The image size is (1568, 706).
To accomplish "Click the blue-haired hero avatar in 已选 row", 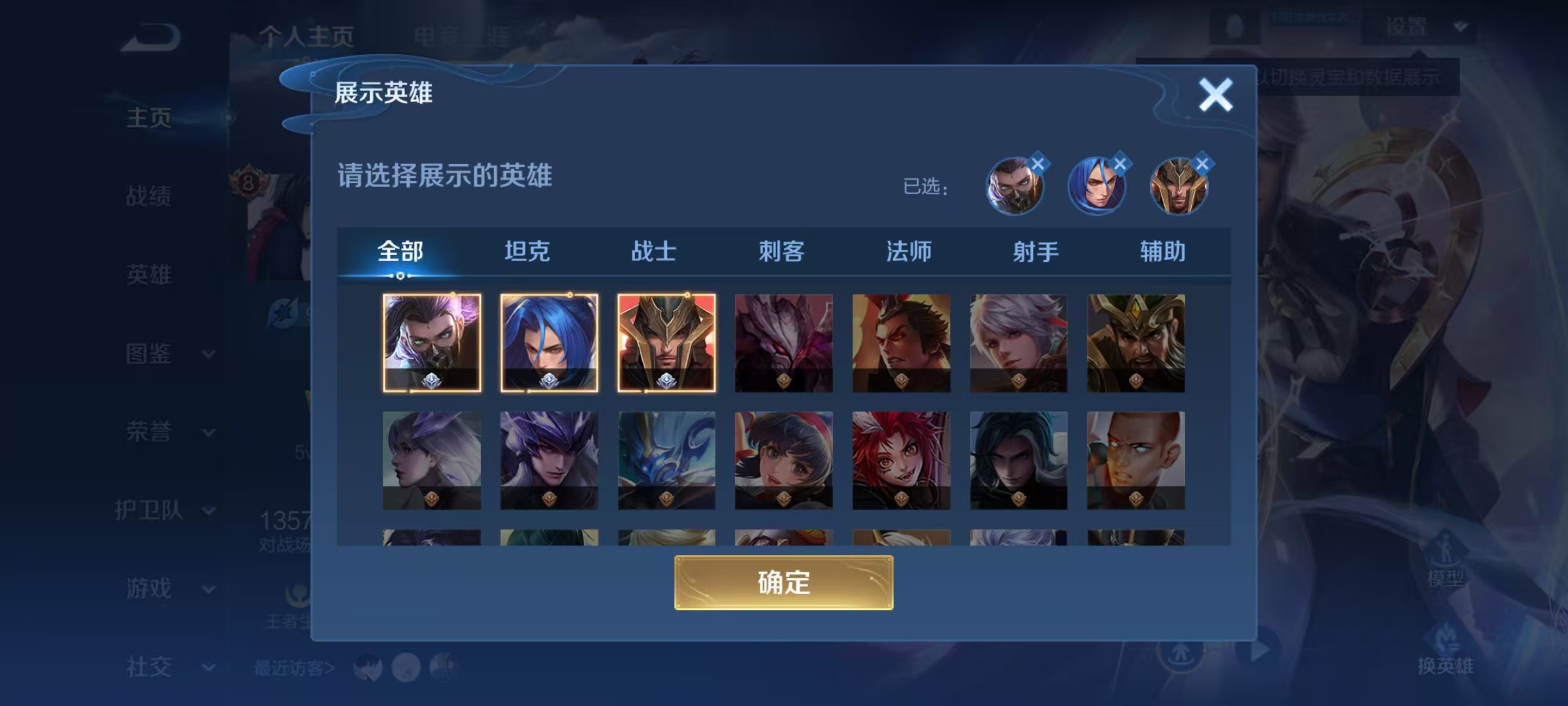I will click(1098, 188).
